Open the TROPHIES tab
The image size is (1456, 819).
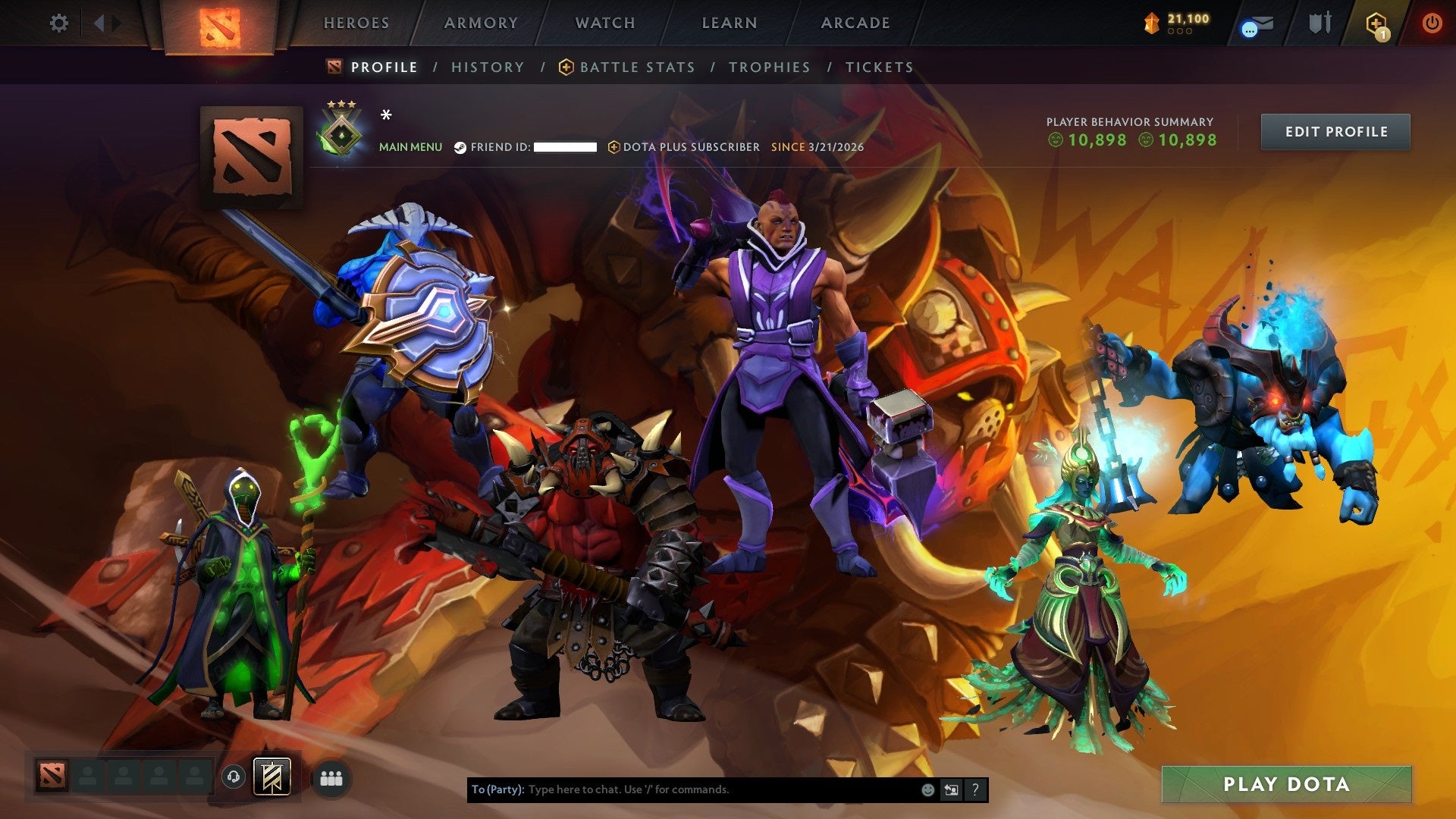(771, 67)
